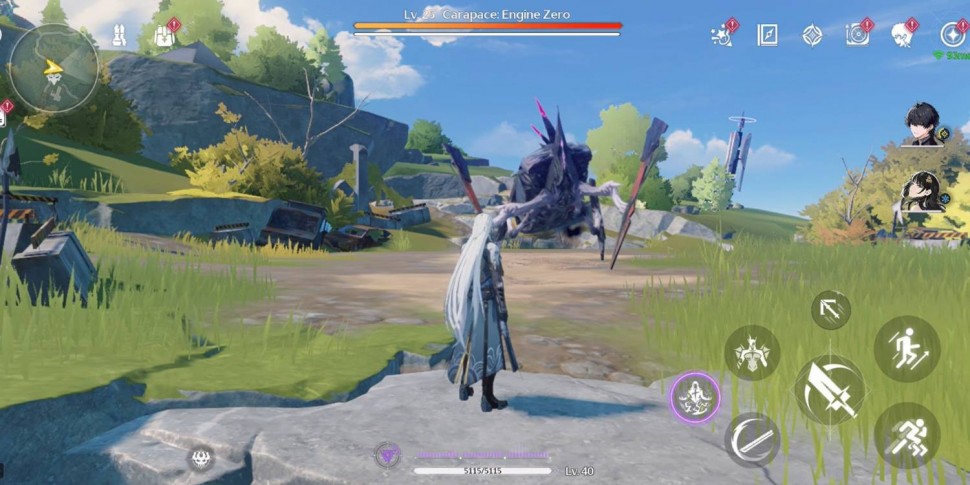Switch to the long-haired female party member

920,192
